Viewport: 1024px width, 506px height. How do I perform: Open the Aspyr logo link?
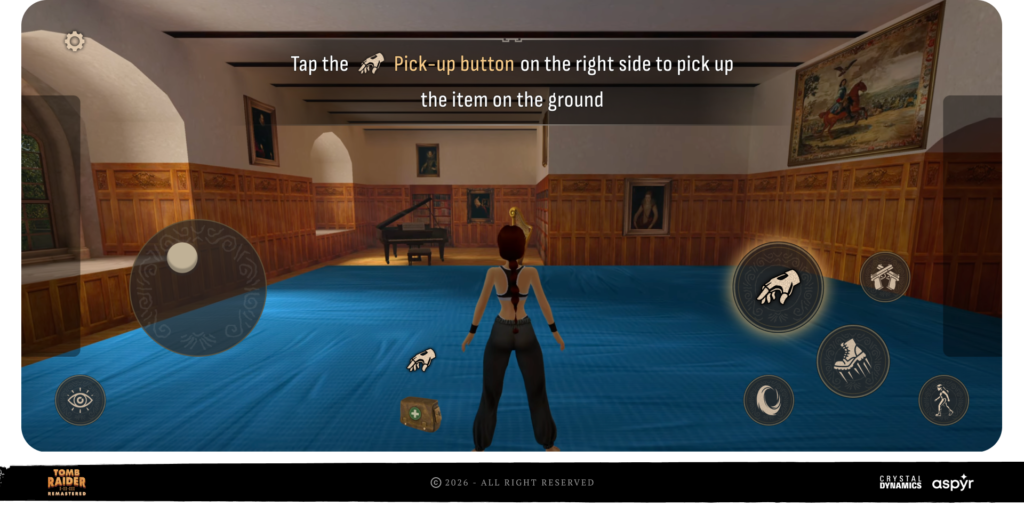point(952,482)
